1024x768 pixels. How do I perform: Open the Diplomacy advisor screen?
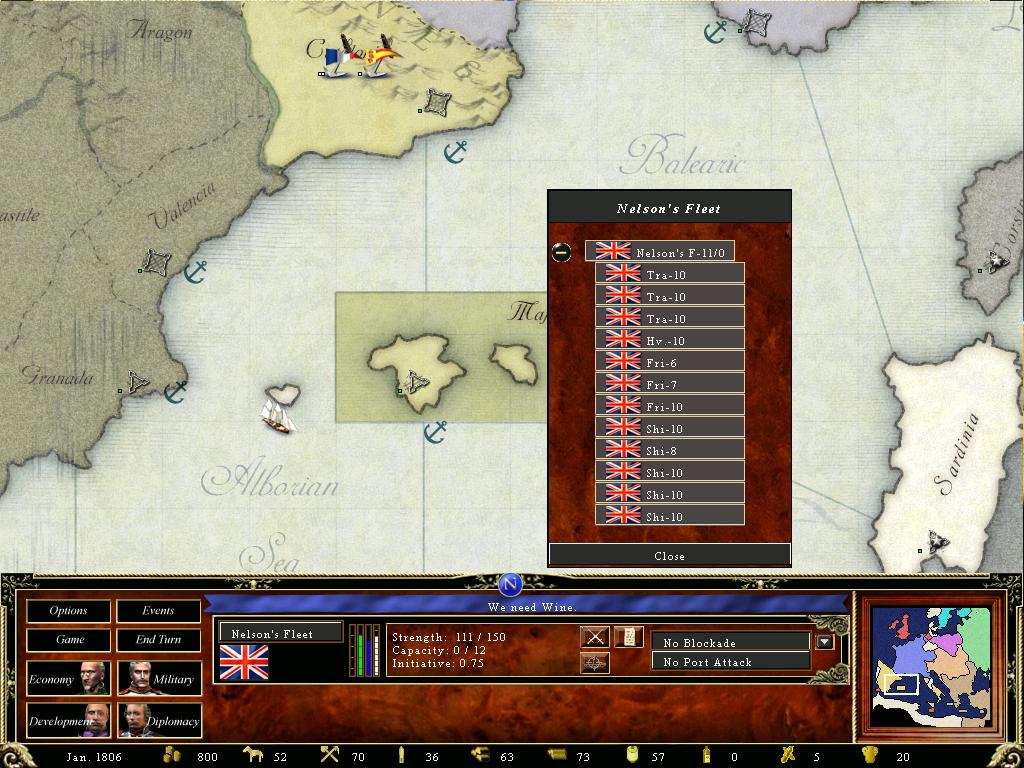[158, 720]
